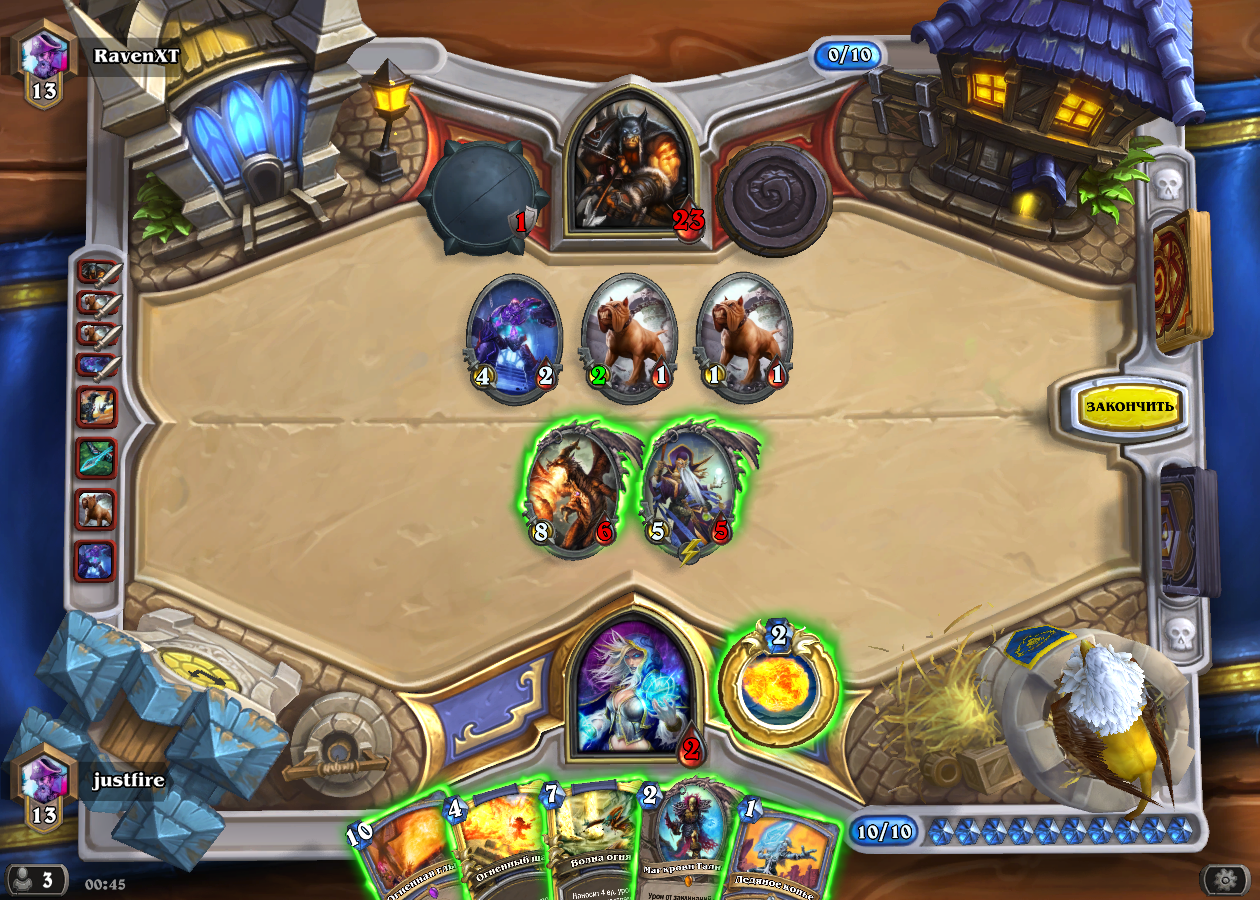
Task: Target the enemy 4/2 purple golem minion
Action: click(513, 336)
